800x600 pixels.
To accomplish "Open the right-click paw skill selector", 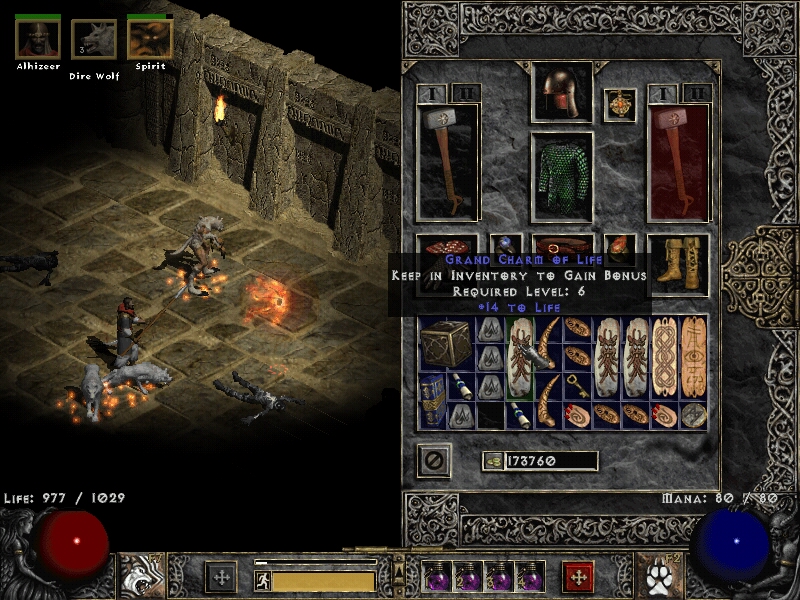I will 658,576.
